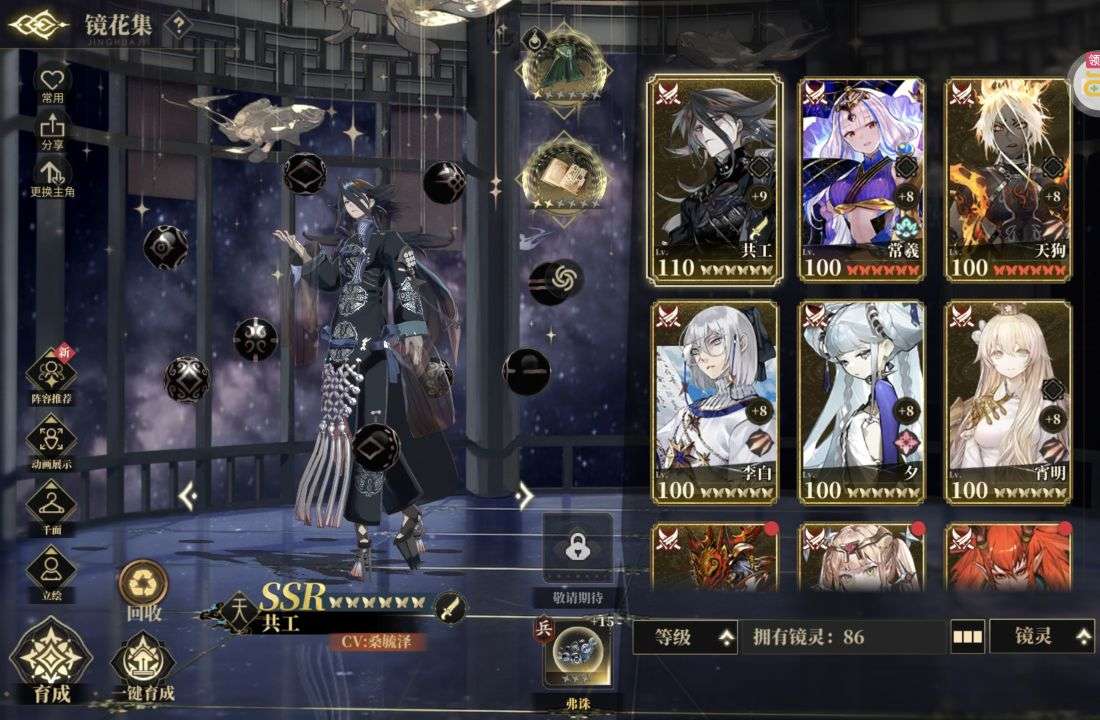
Task: Show the 立绘 character illustration
Action: pos(51,572)
